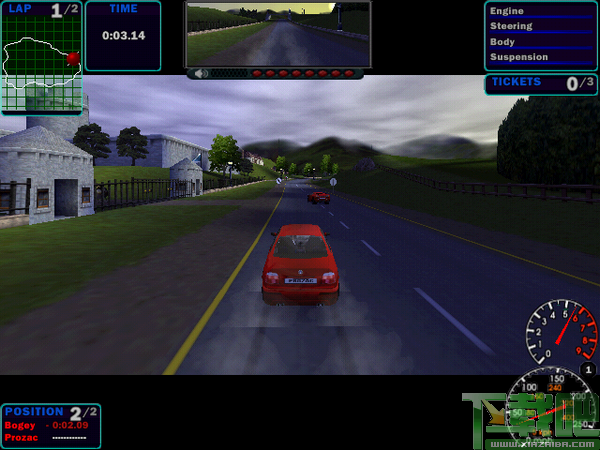Click the Prozac row in the position list
Screen dimensions: 600x450
[50, 437]
